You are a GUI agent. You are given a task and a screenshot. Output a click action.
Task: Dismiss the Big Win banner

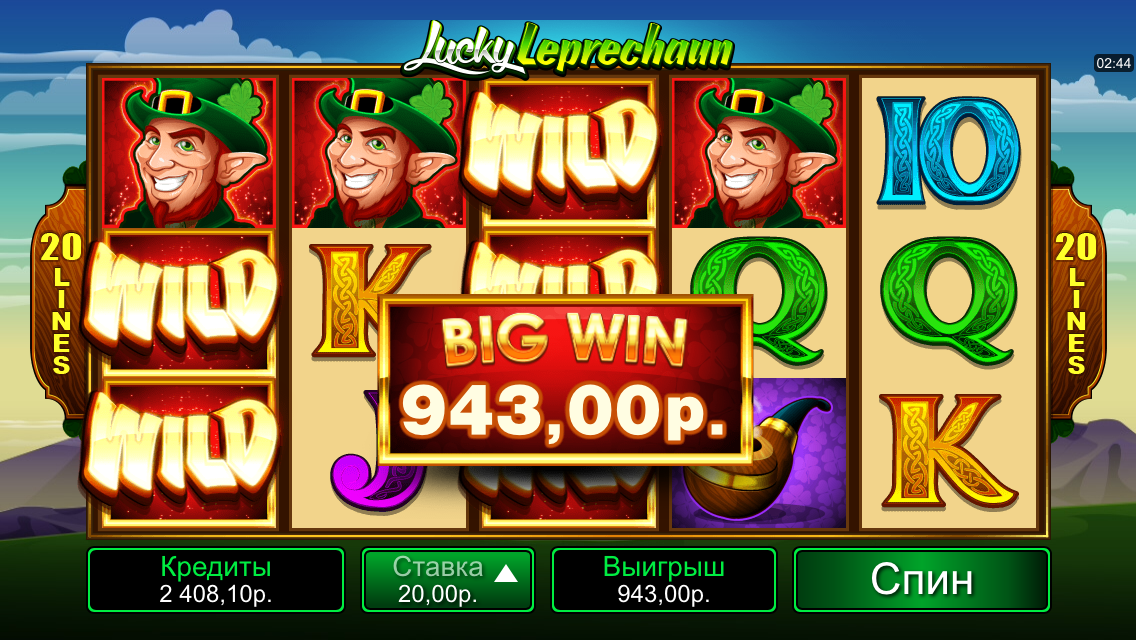point(565,379)
